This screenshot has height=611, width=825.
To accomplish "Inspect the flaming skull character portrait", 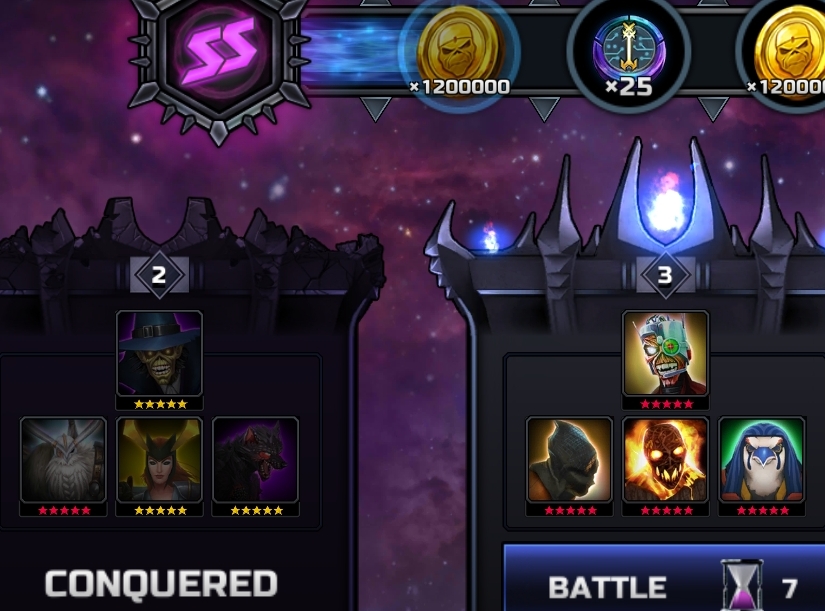I will pos(666,460).
